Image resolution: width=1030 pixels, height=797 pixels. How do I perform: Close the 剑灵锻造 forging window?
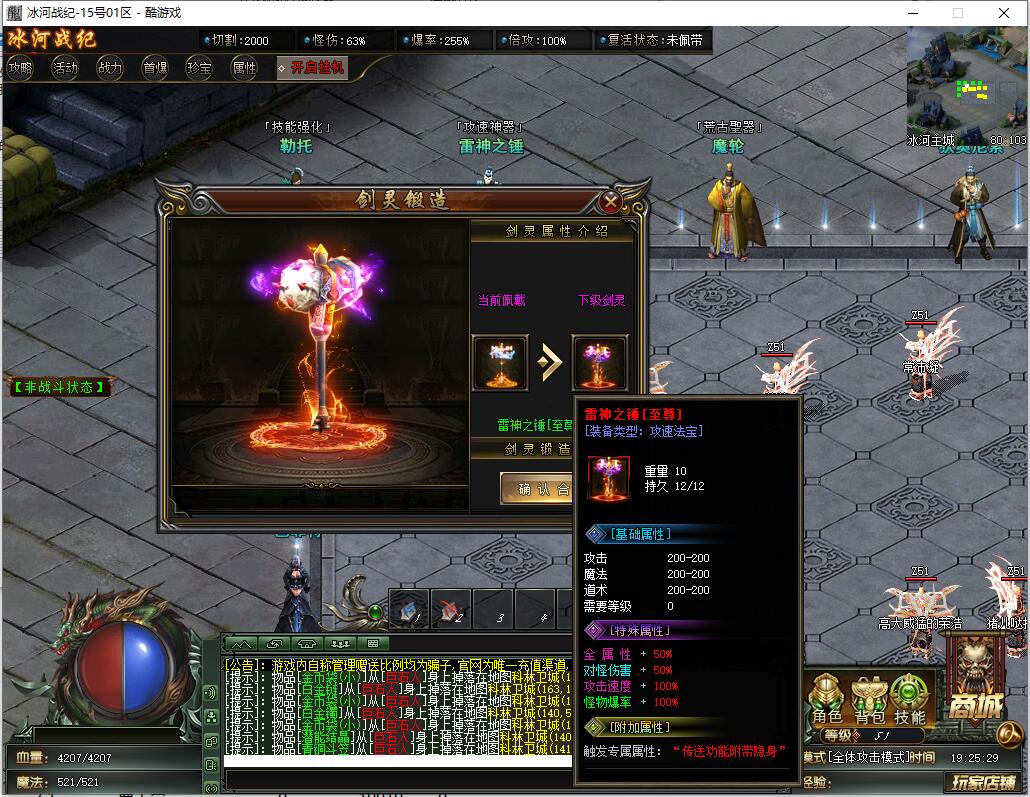click(611, 201)
